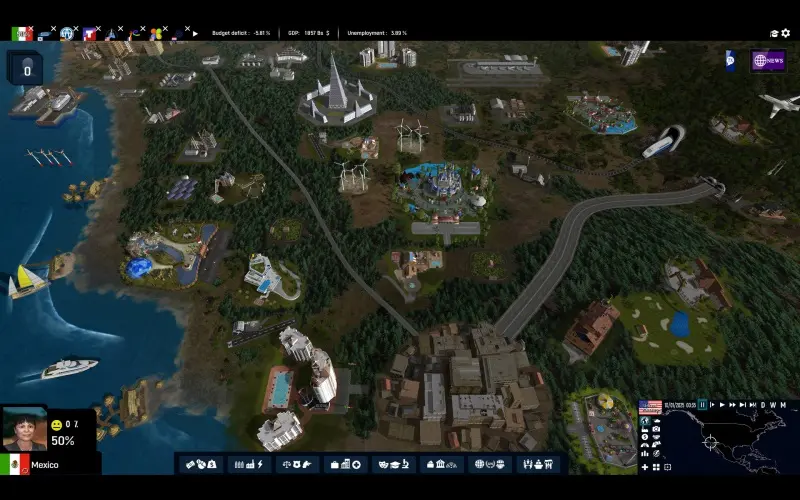Open the foreign affairs globe menu
The image size is (800, 500).
(x=491, y=464)
